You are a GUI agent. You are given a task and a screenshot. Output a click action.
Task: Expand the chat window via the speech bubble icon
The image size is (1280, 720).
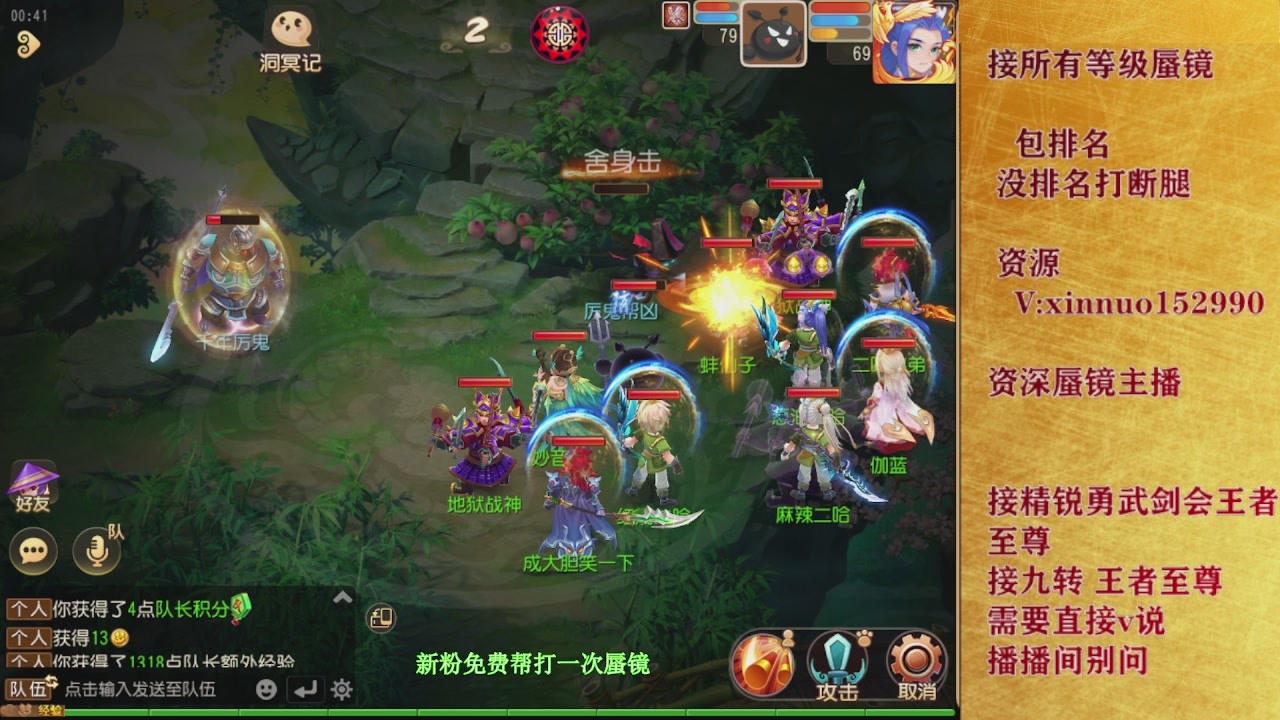tap(33, 549)
